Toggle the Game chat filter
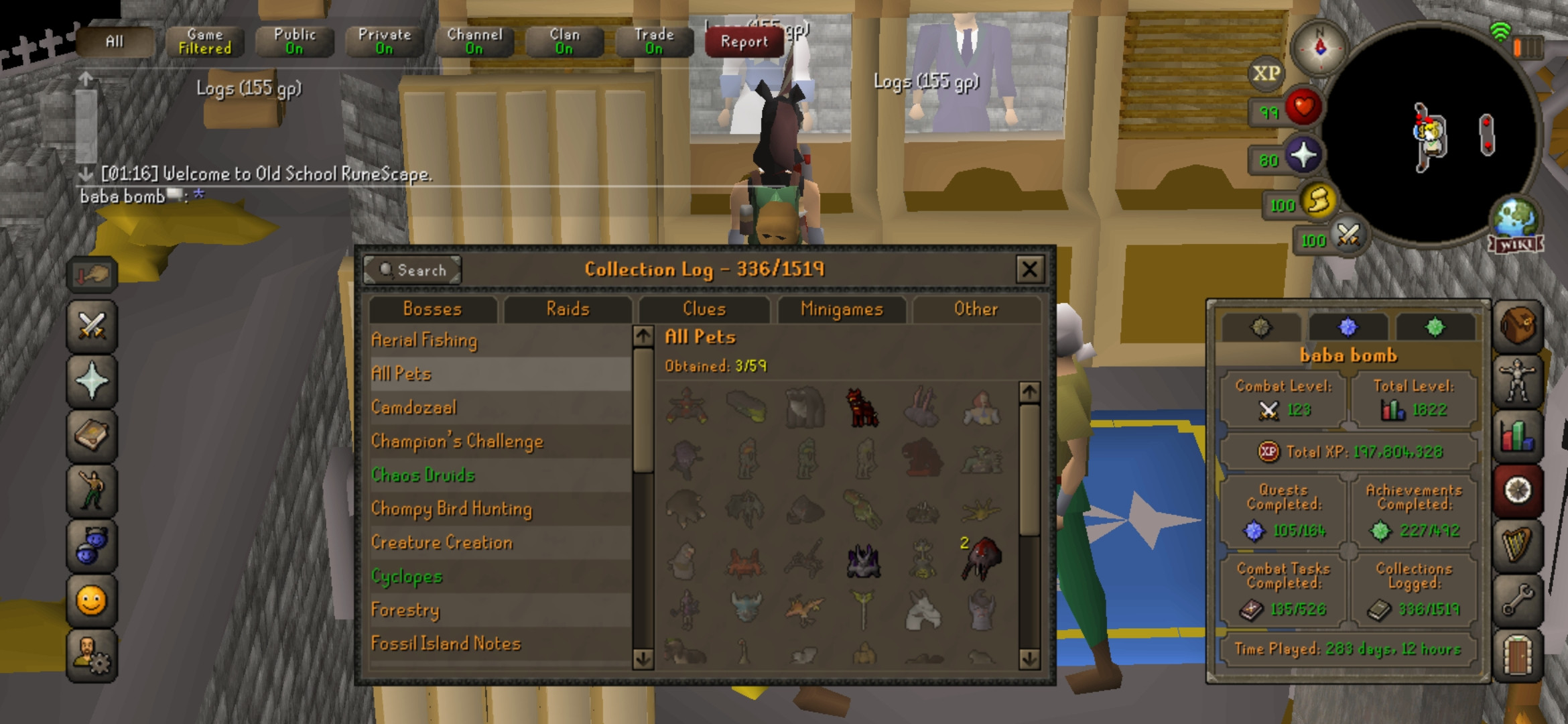The height and width of the screenshot is (724, 1568). (x=204, y=40)
